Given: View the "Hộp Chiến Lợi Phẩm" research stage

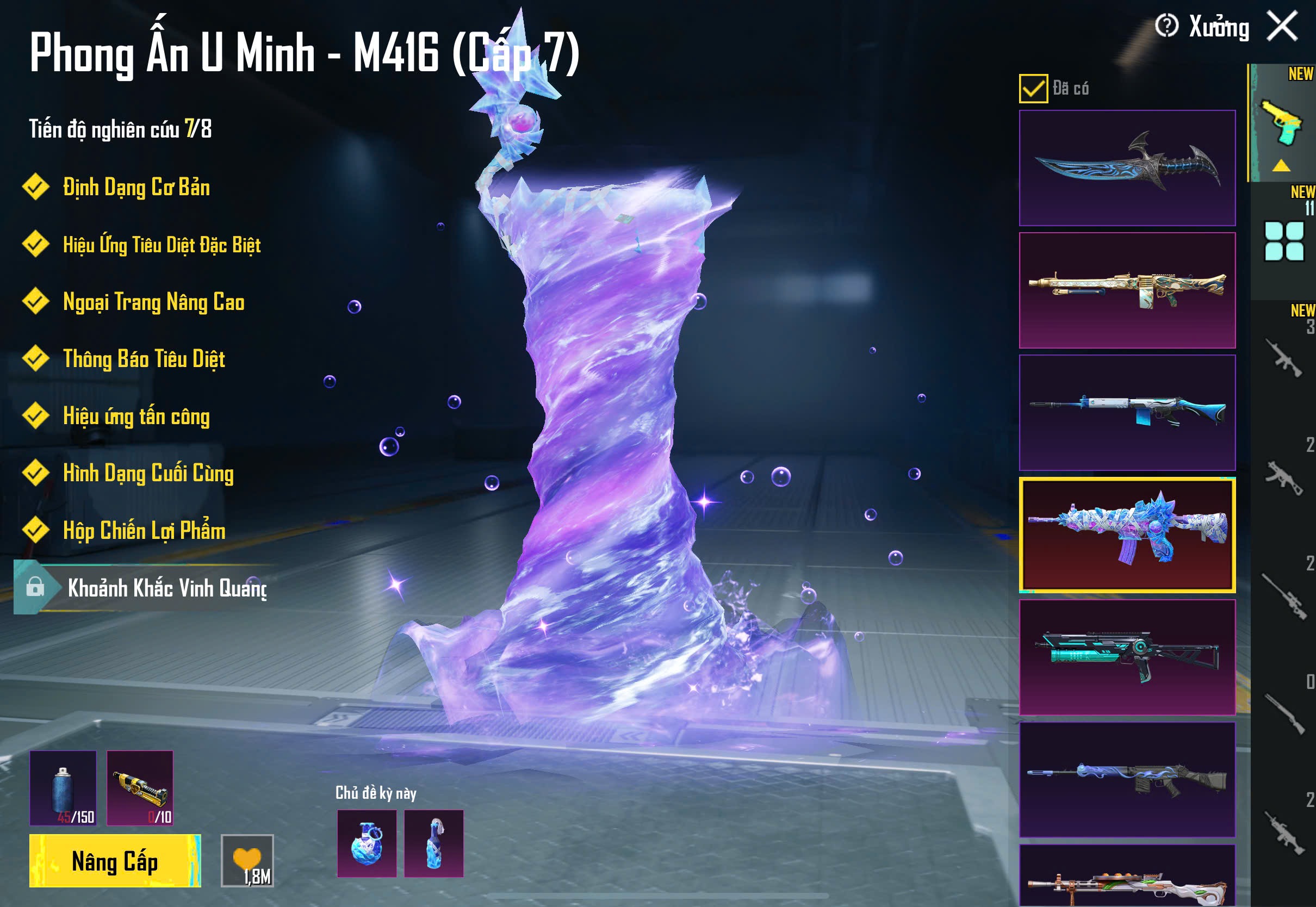Looking at the screenshot, I should pos(144,530).
